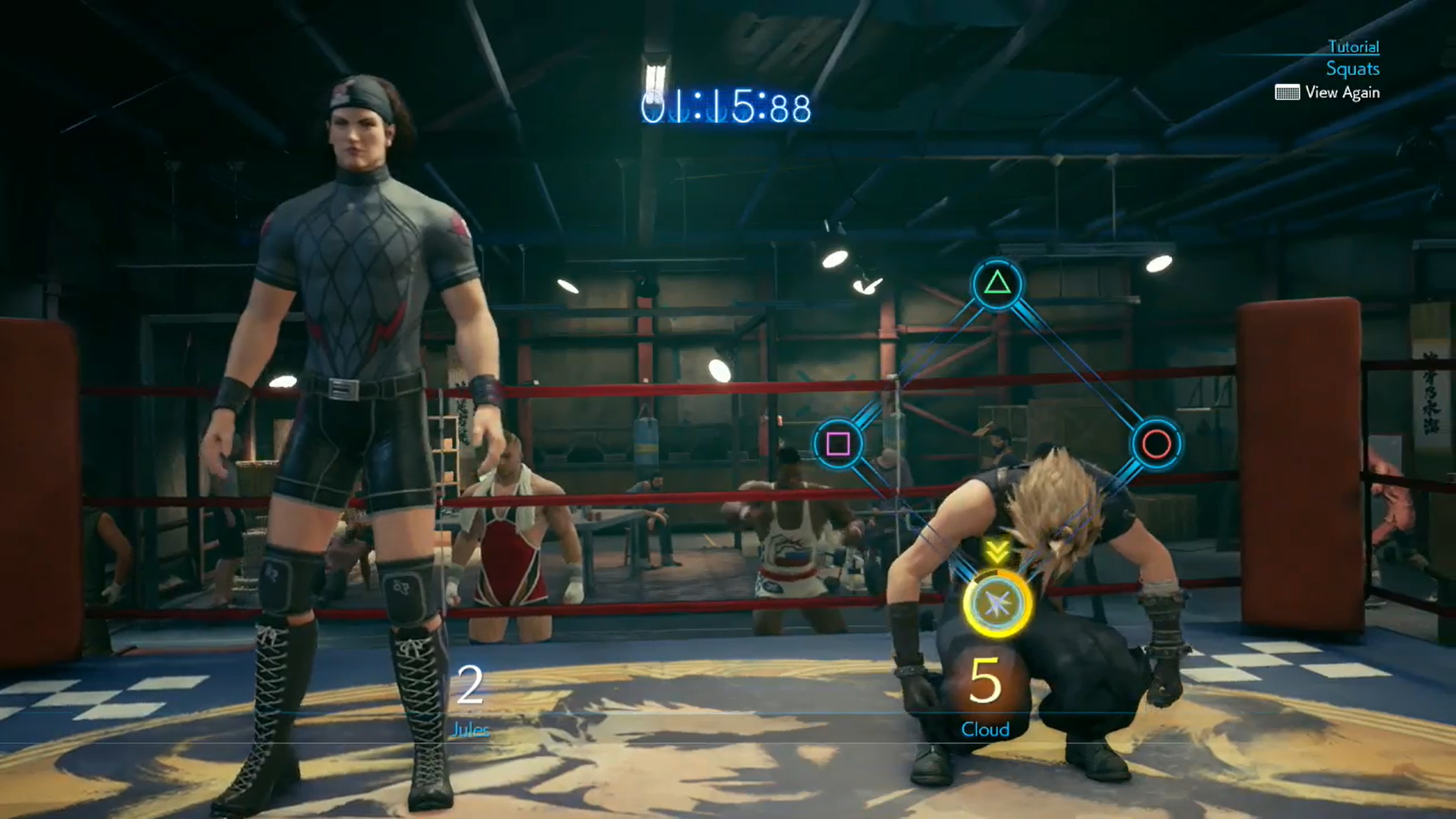The image size is (1456, 819).
Task: Hit the glowing yellow cross node
Action: tap(996, 604)
